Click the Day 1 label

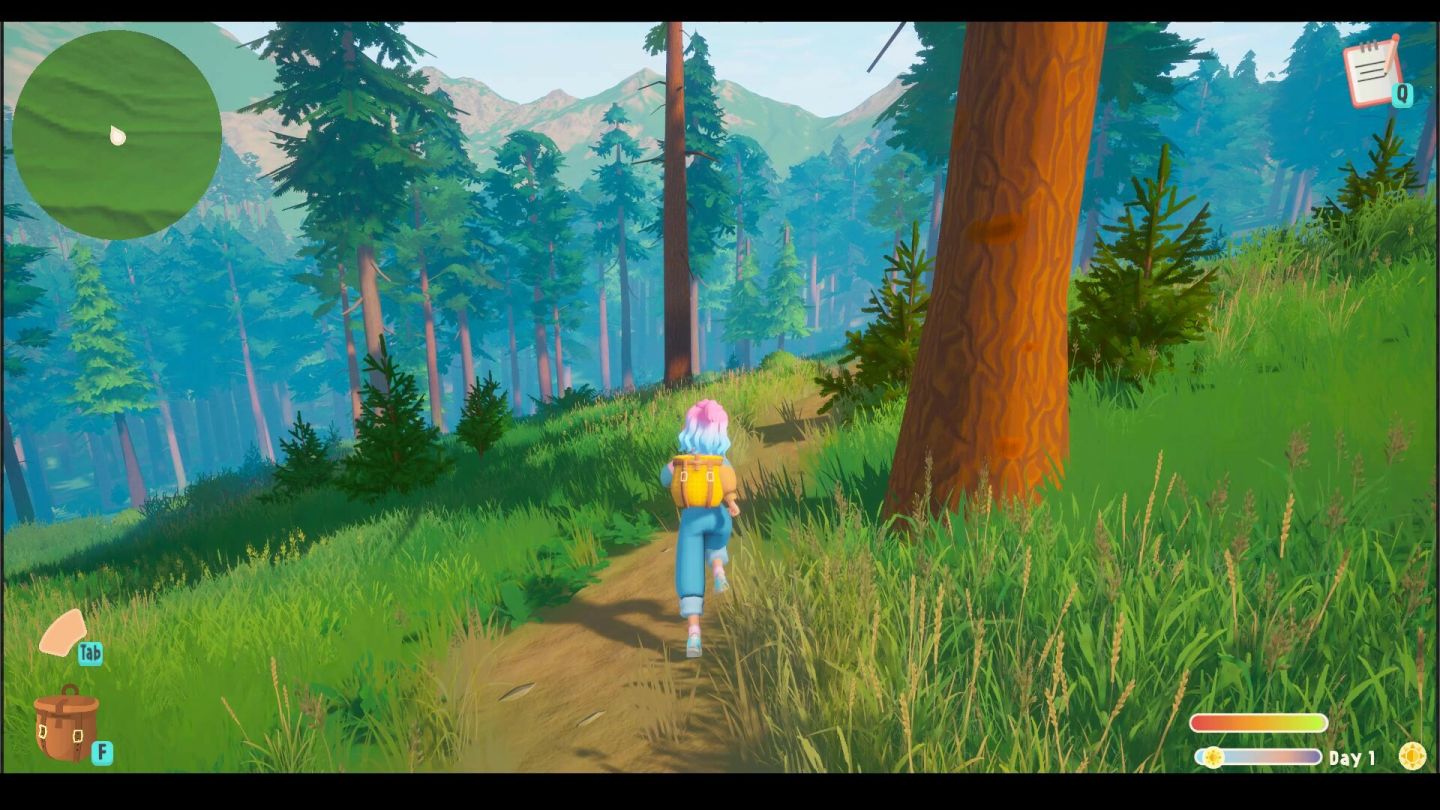point(1352,758)
